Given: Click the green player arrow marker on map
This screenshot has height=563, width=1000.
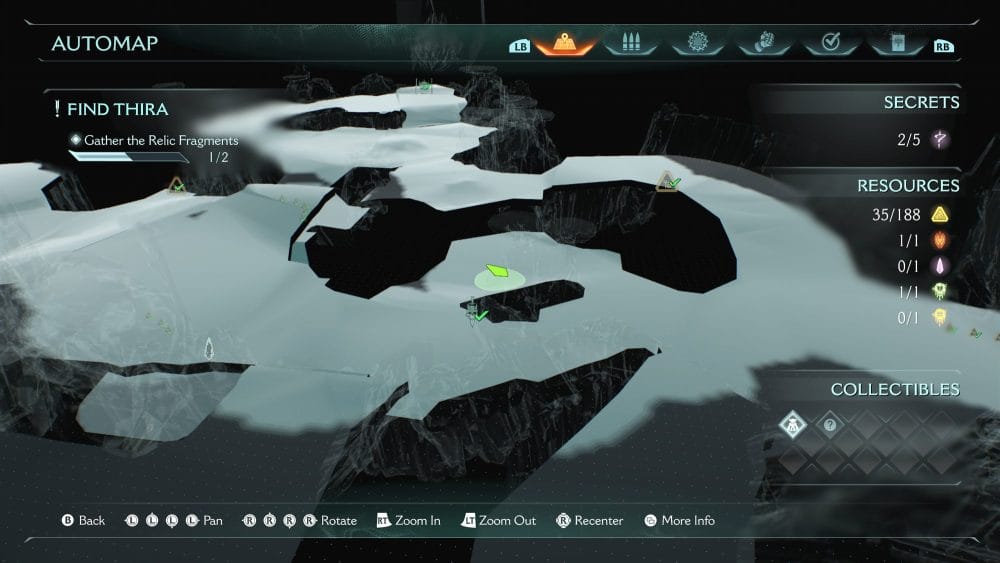Looking at the screenshot, I should click(x=497, y=272).
